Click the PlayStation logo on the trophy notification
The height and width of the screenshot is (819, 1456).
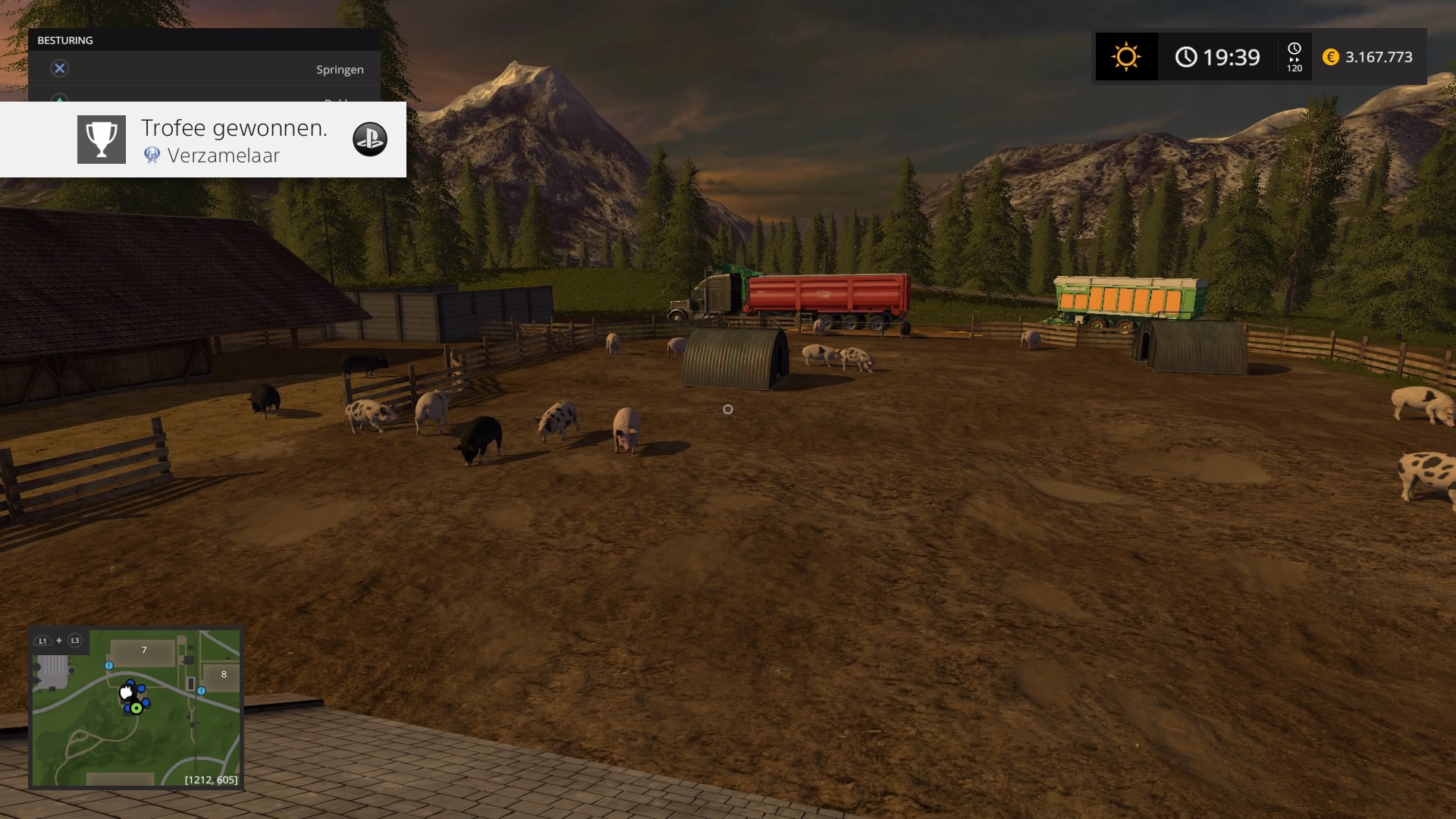(371, 139)
